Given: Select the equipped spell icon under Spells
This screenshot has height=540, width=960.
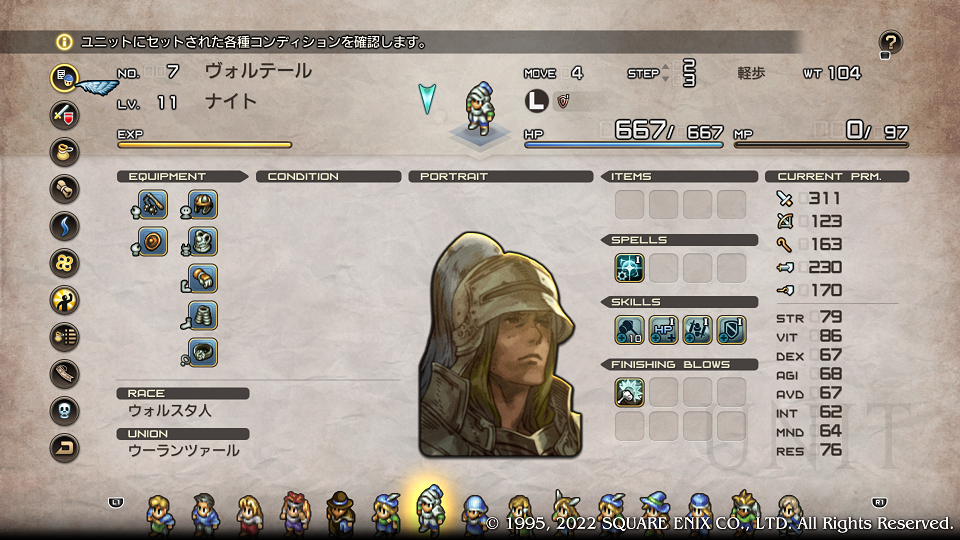Looking at the screenshot, I should [630, 268].
